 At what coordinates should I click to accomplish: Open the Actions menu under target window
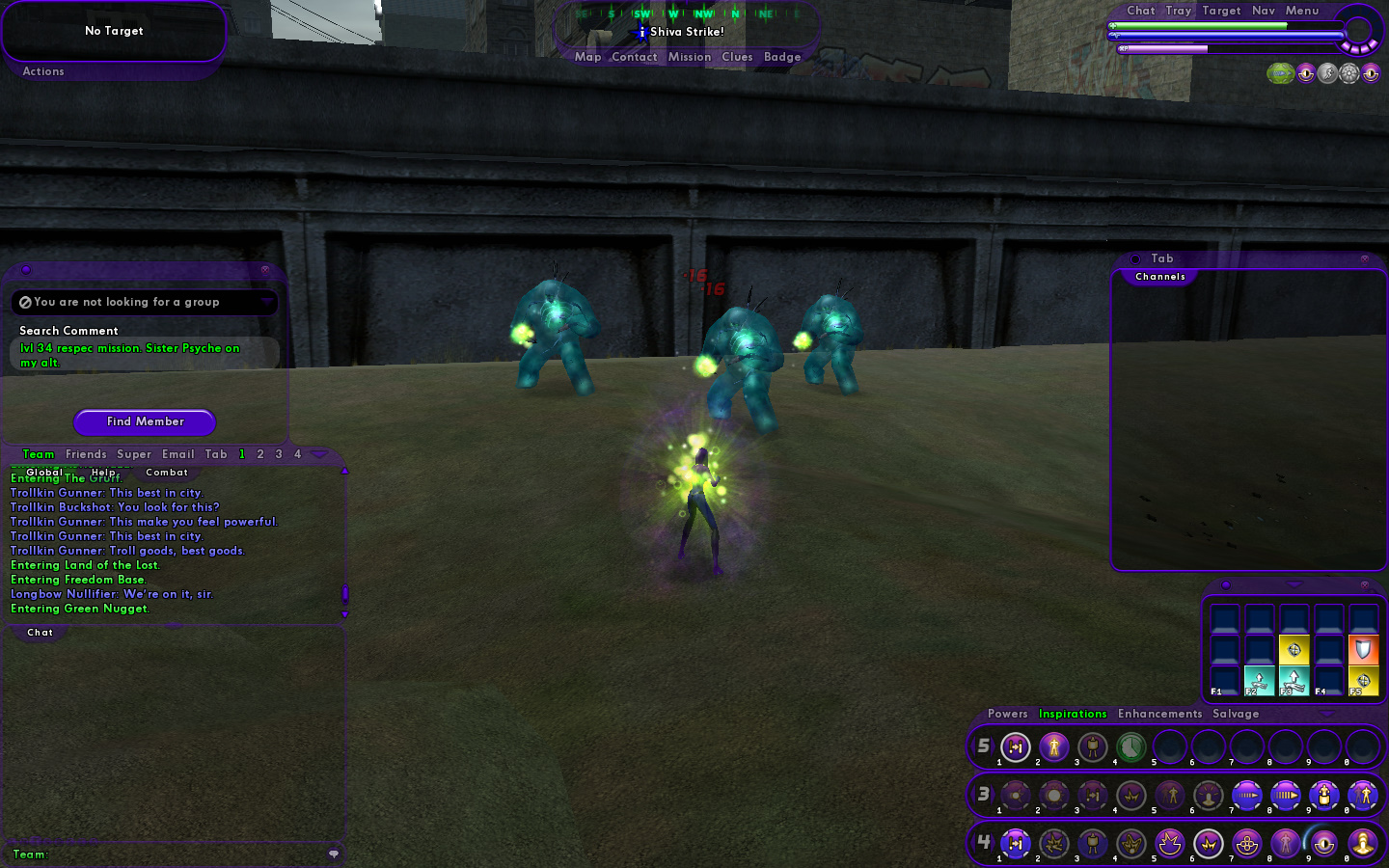[x=43, y=71]
